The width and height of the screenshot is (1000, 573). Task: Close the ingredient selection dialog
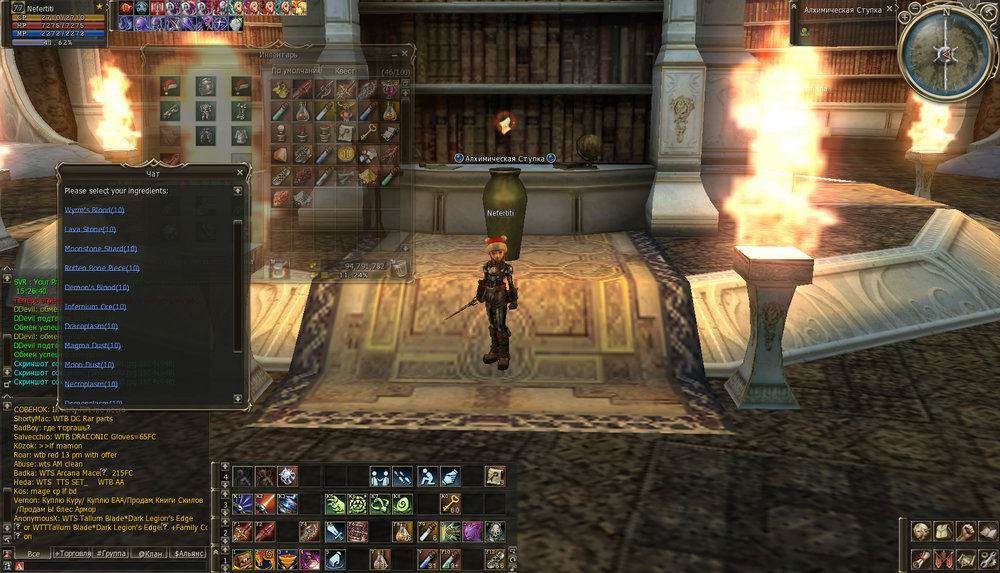(239, 172)
